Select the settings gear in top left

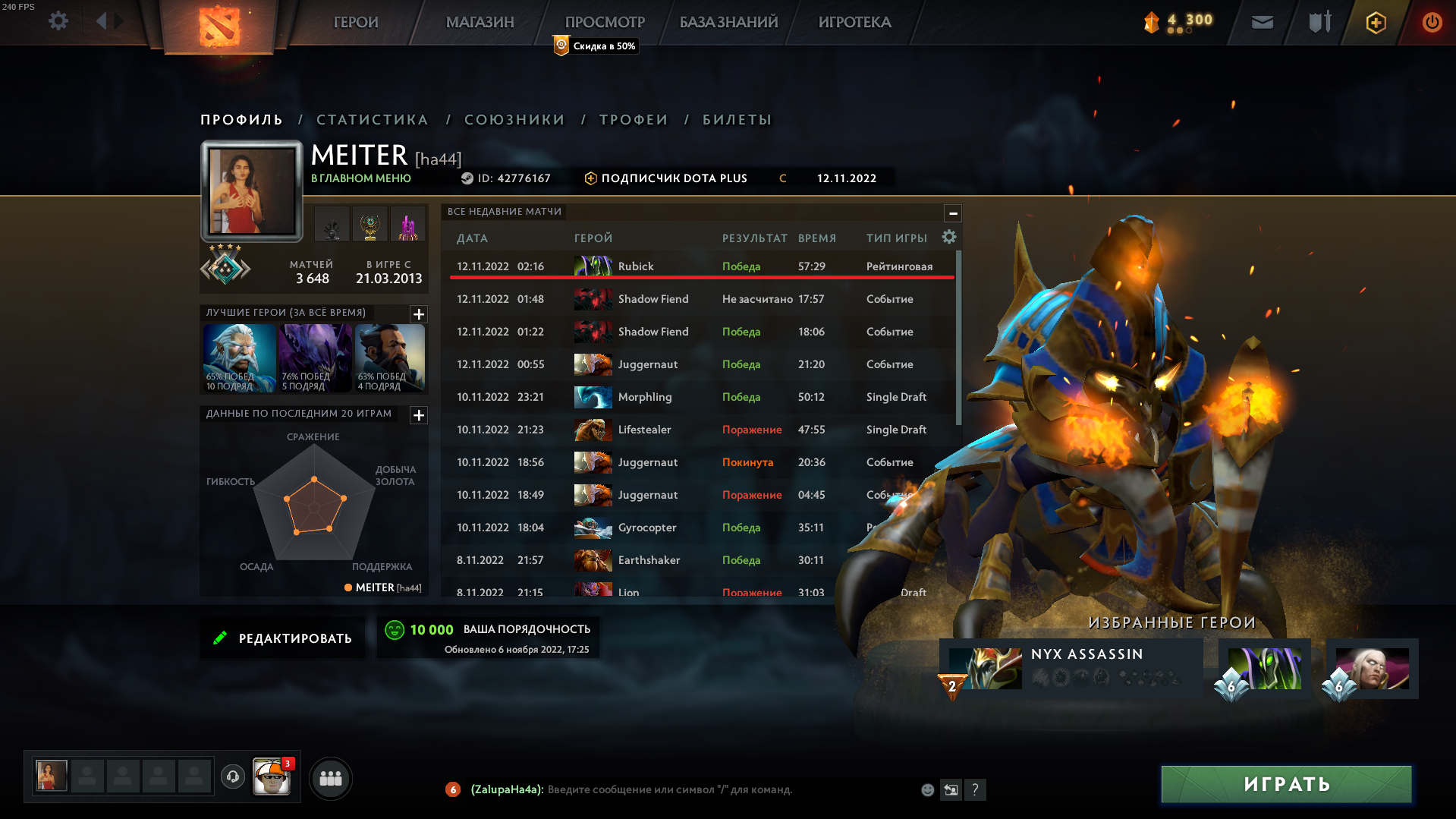click(58, 22)
